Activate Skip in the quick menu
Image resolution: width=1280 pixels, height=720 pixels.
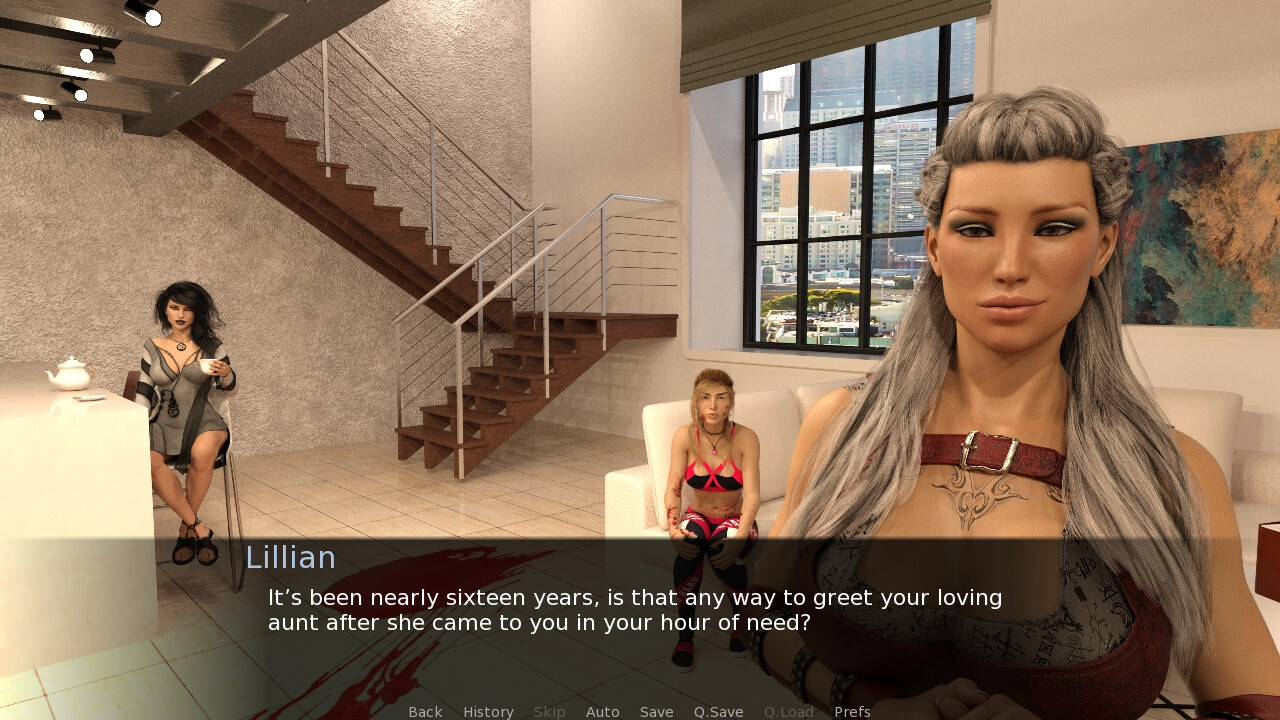pyautogui.click(x=549, y=712)
